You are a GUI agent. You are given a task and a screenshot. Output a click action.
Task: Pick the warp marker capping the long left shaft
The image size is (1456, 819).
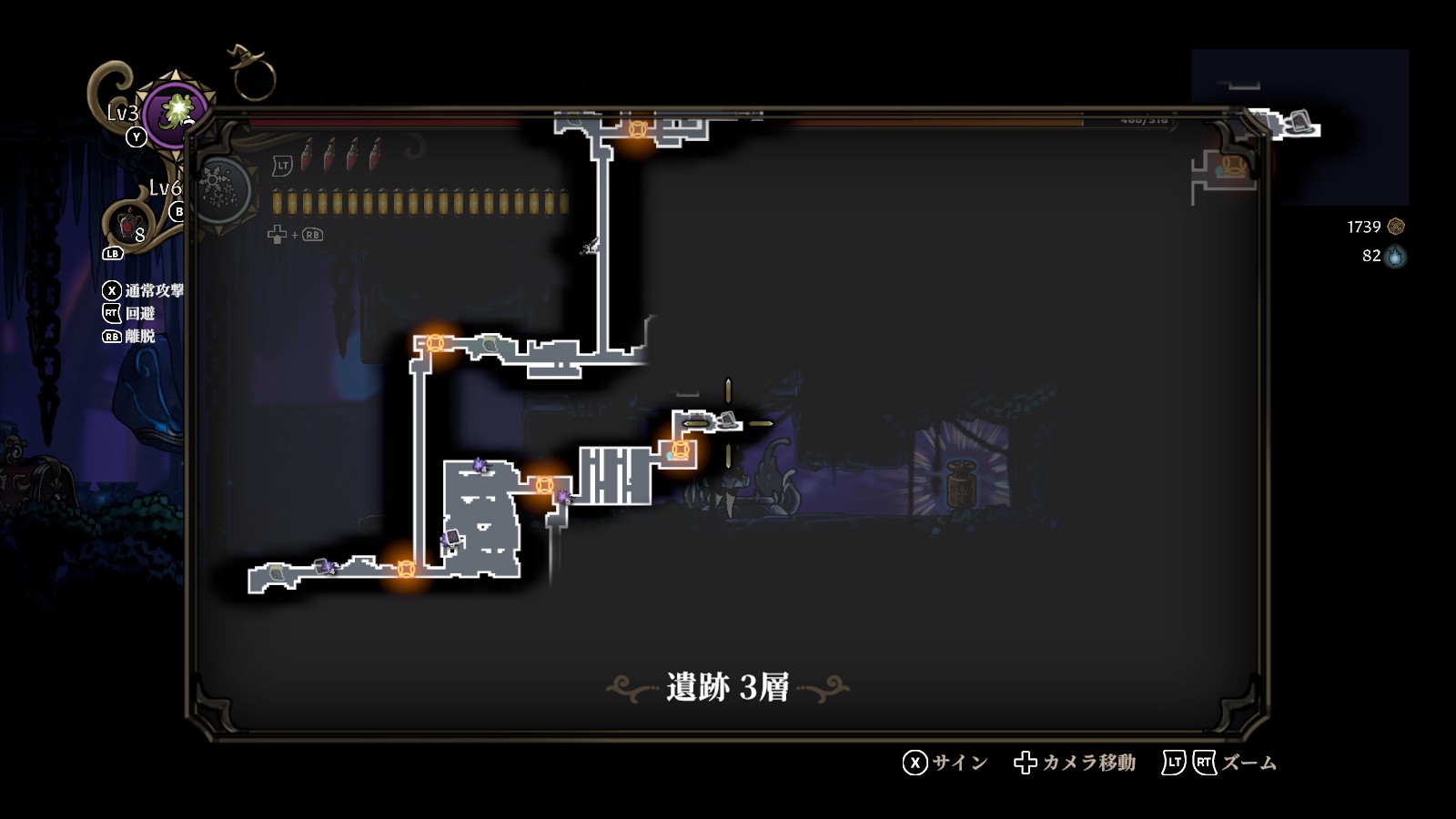[435, 343]
